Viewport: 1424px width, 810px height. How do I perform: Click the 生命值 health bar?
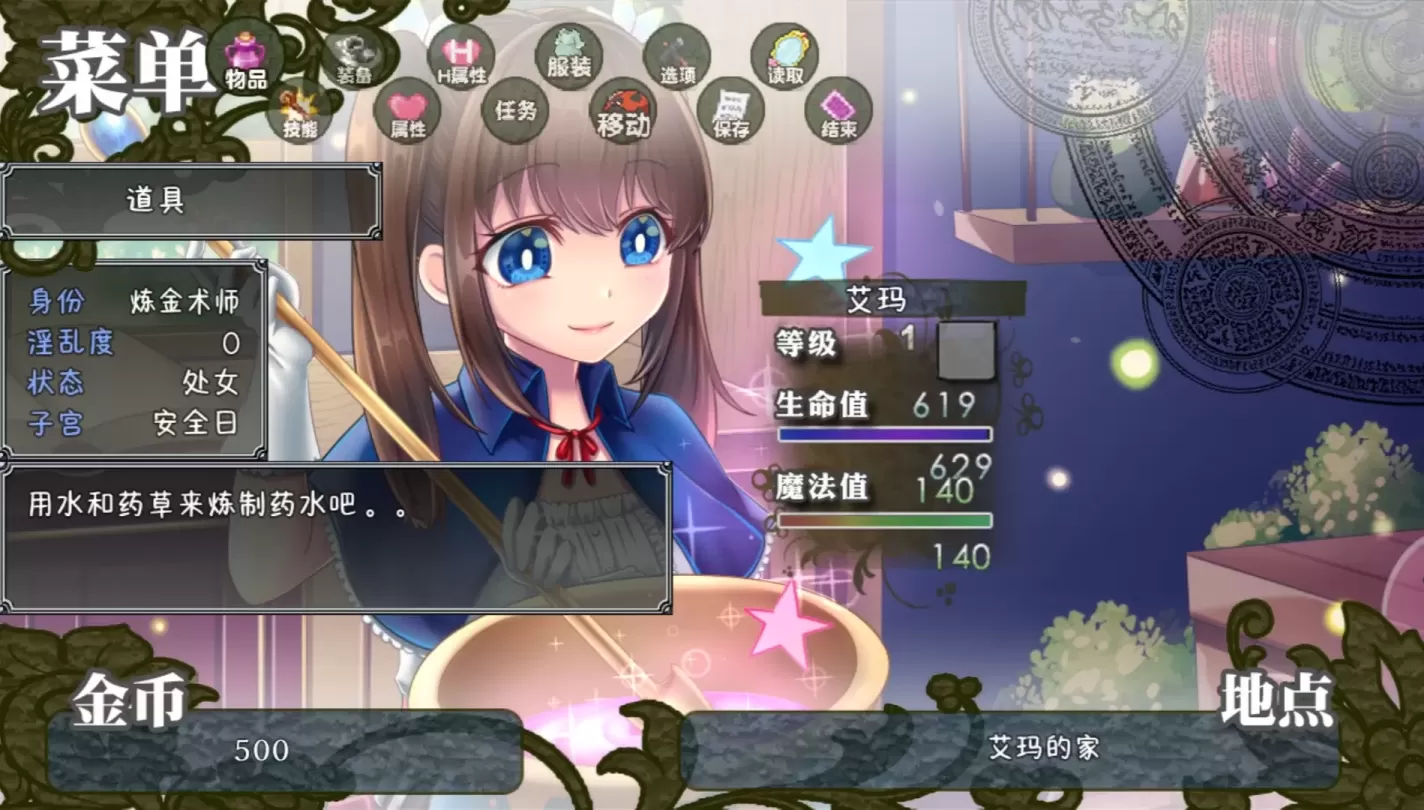(884, 432)
